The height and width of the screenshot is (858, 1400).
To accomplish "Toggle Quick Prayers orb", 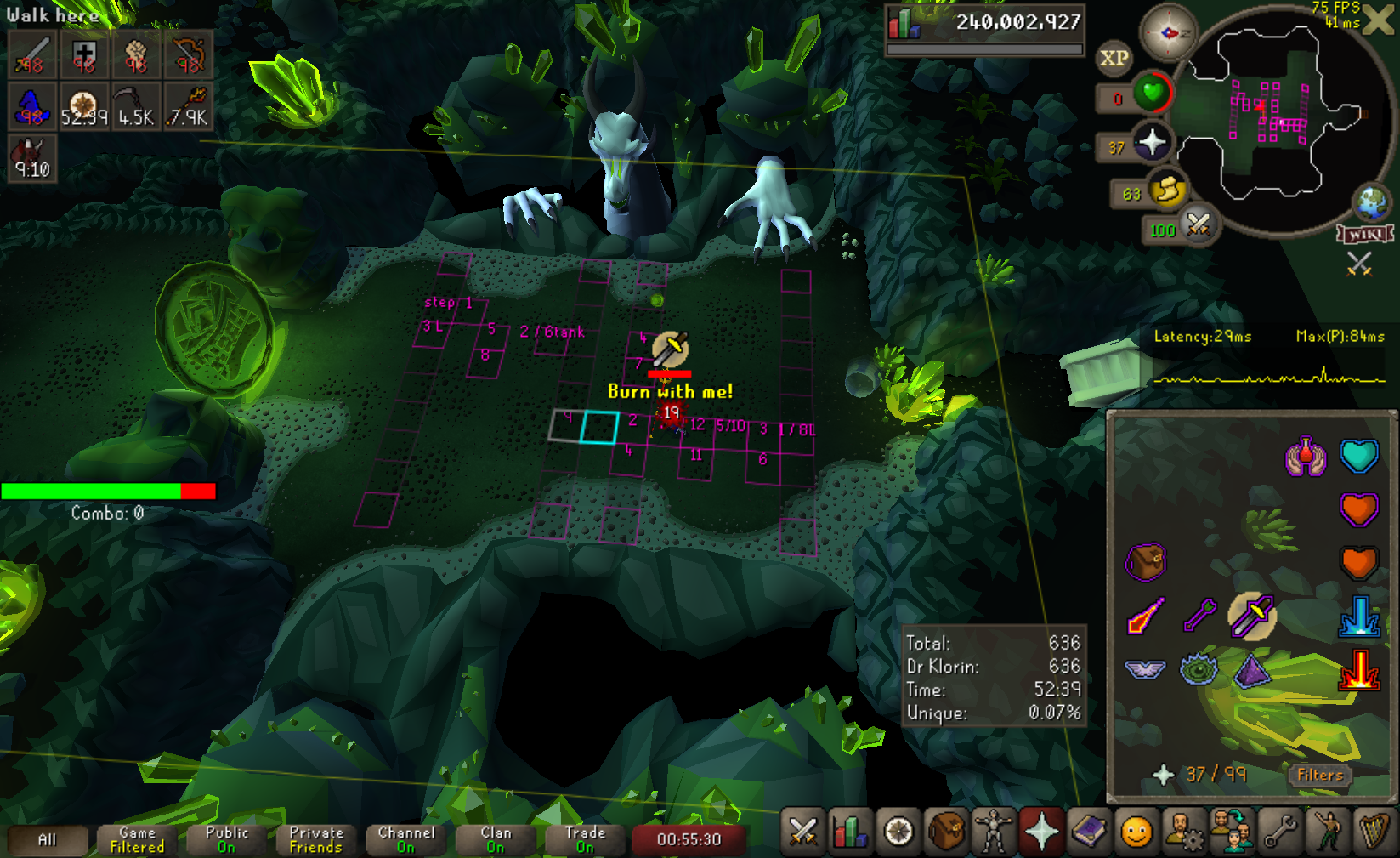I will 1152,142.
